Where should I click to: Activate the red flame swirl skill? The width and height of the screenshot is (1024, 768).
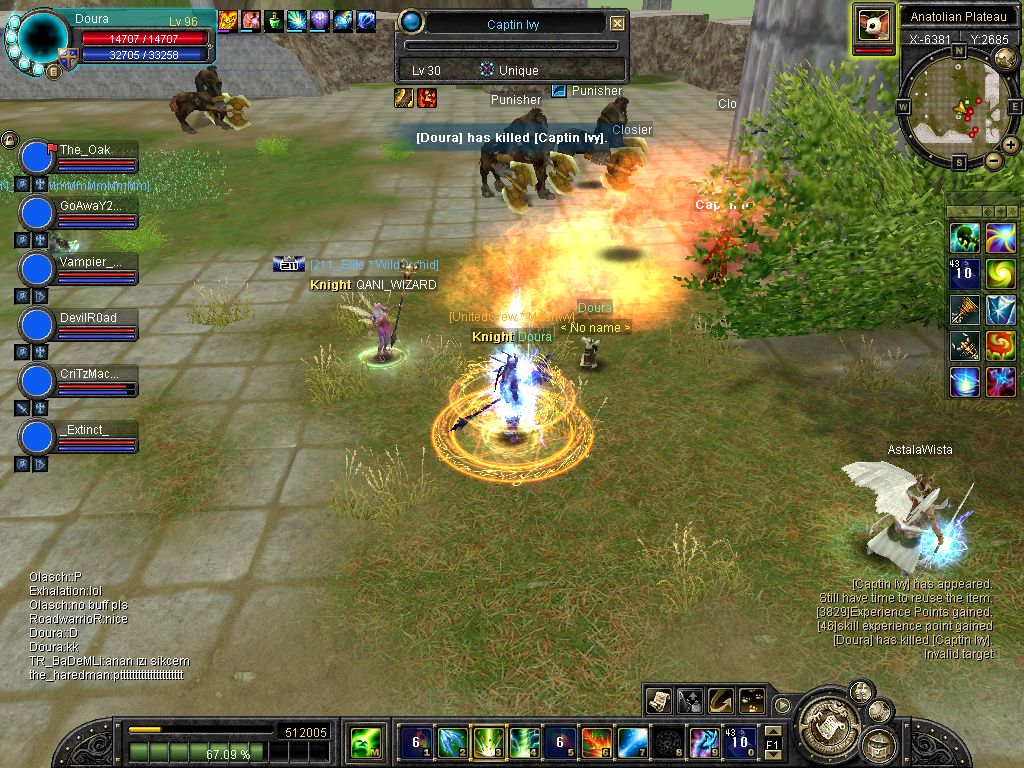click(1000, 346)
